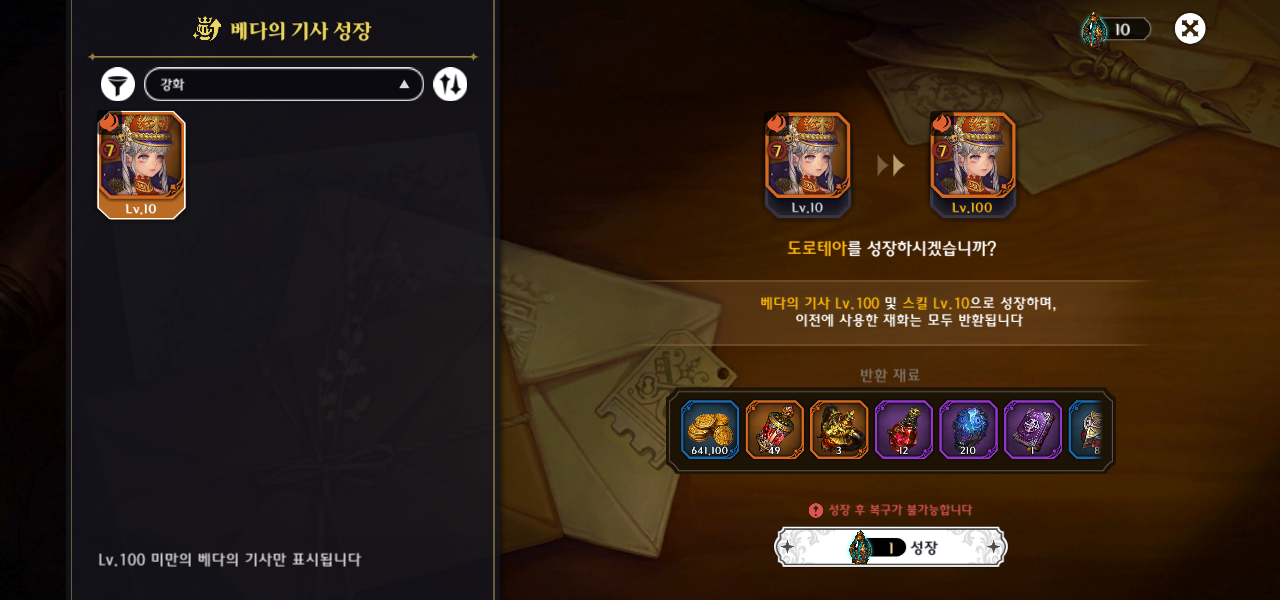Confirm growth with the 성장 button

tap(891, 547)
